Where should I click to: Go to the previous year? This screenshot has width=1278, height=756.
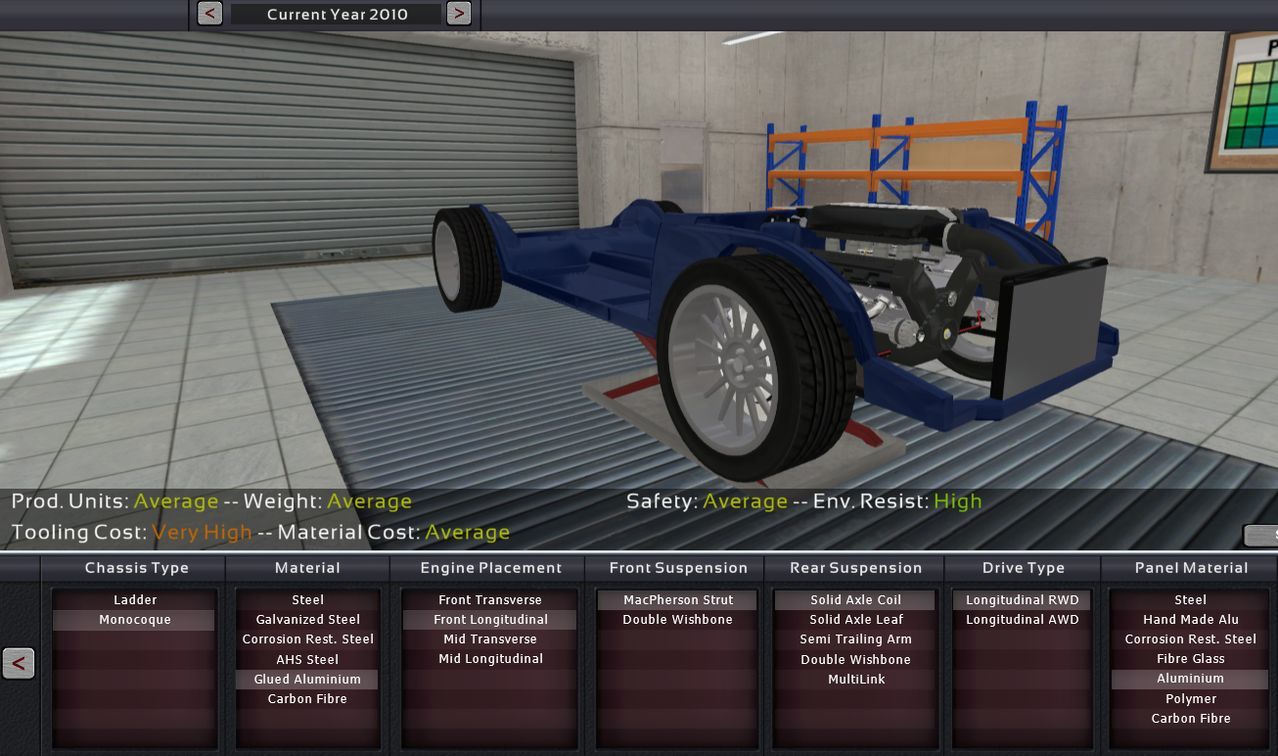pyautogui.click(x=210, y=14)
